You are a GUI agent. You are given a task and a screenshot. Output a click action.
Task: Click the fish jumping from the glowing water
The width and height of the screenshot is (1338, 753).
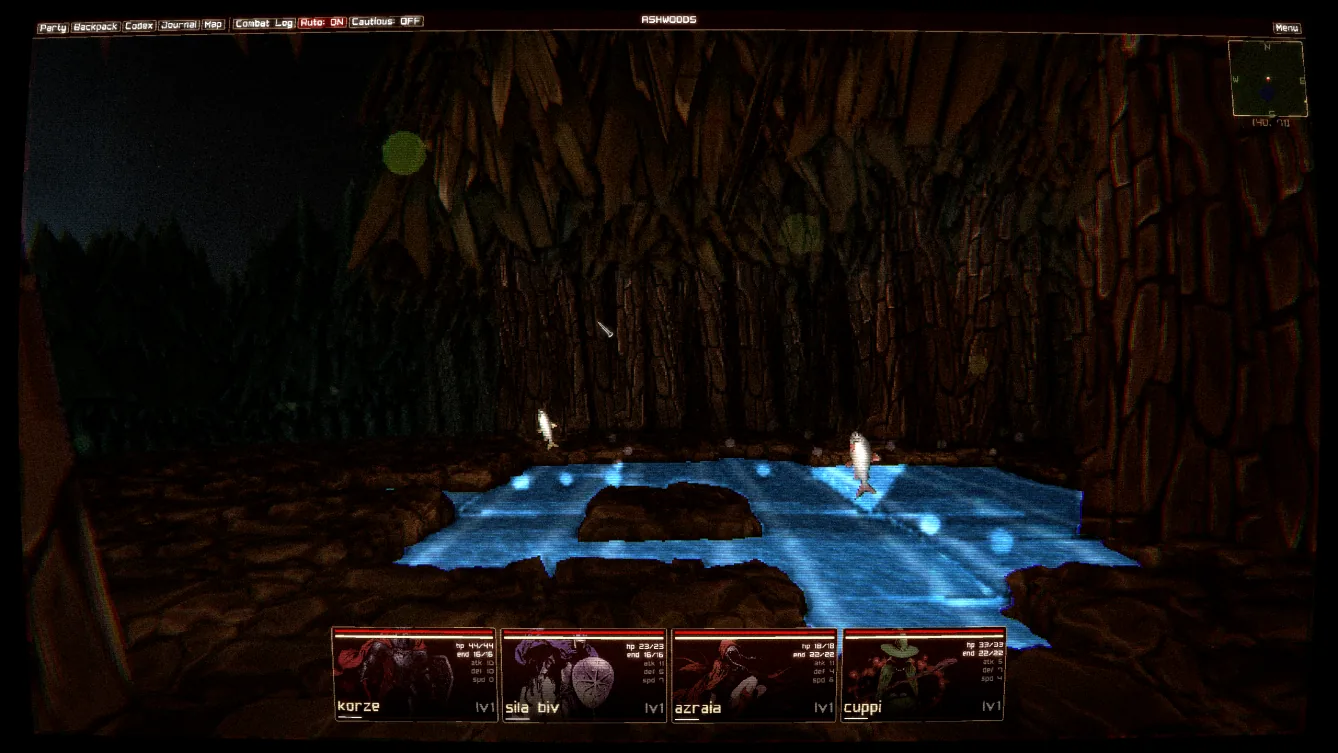point(861,460)
